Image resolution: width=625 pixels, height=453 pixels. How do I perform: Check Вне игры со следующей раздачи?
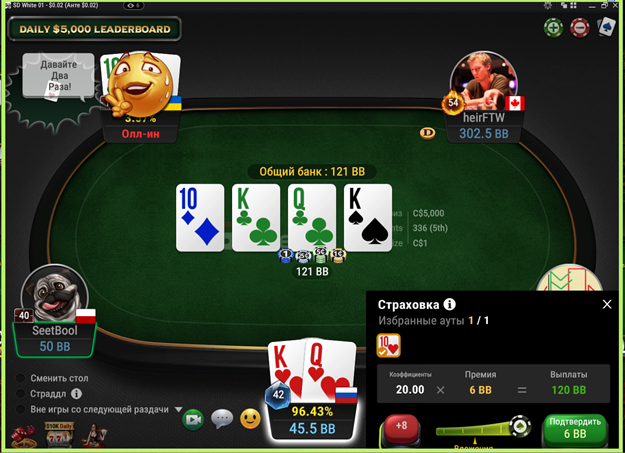22,409
